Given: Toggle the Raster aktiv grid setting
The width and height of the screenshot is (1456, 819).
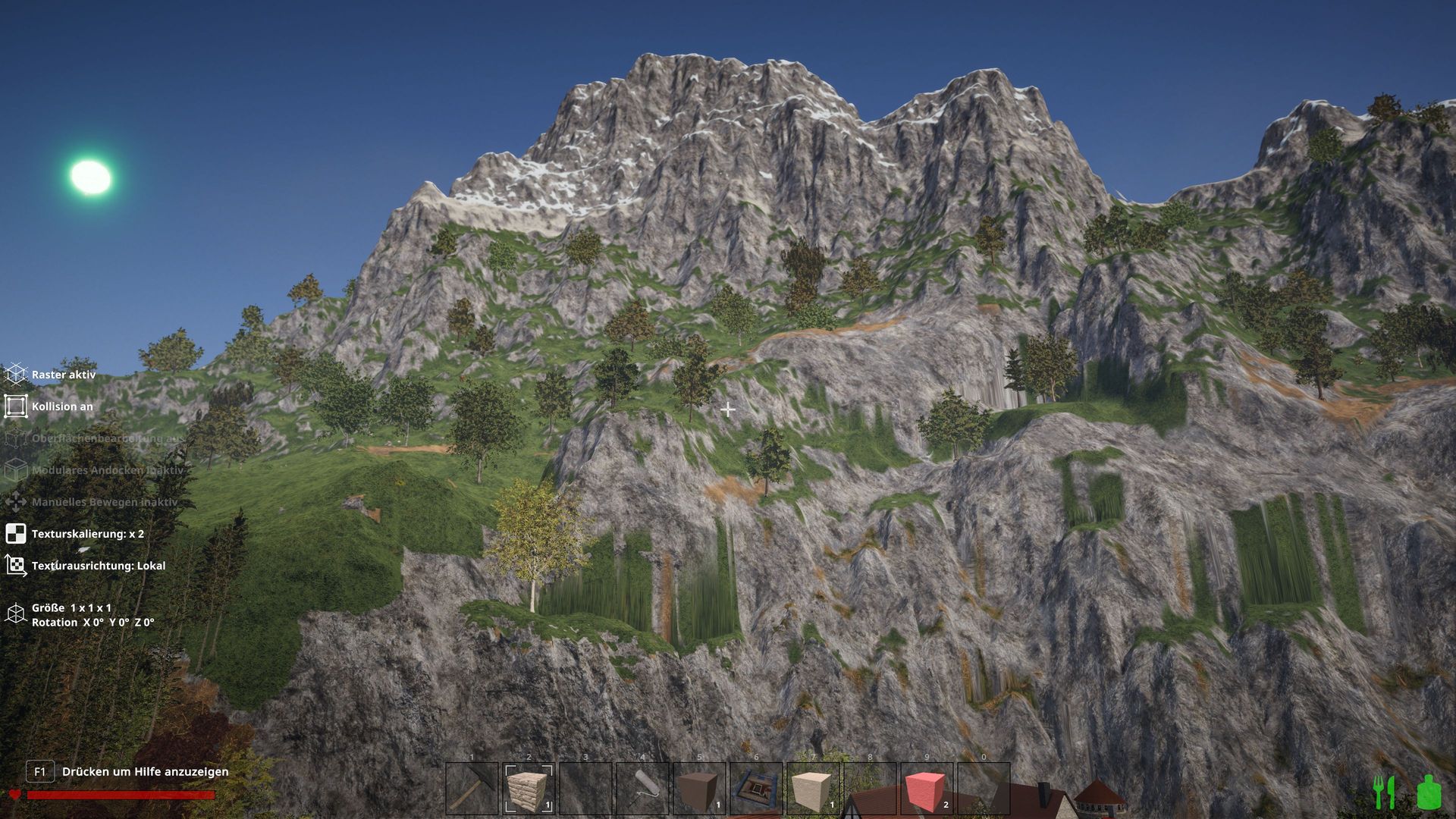Looking at the screenshot, I should pos(16,375).
